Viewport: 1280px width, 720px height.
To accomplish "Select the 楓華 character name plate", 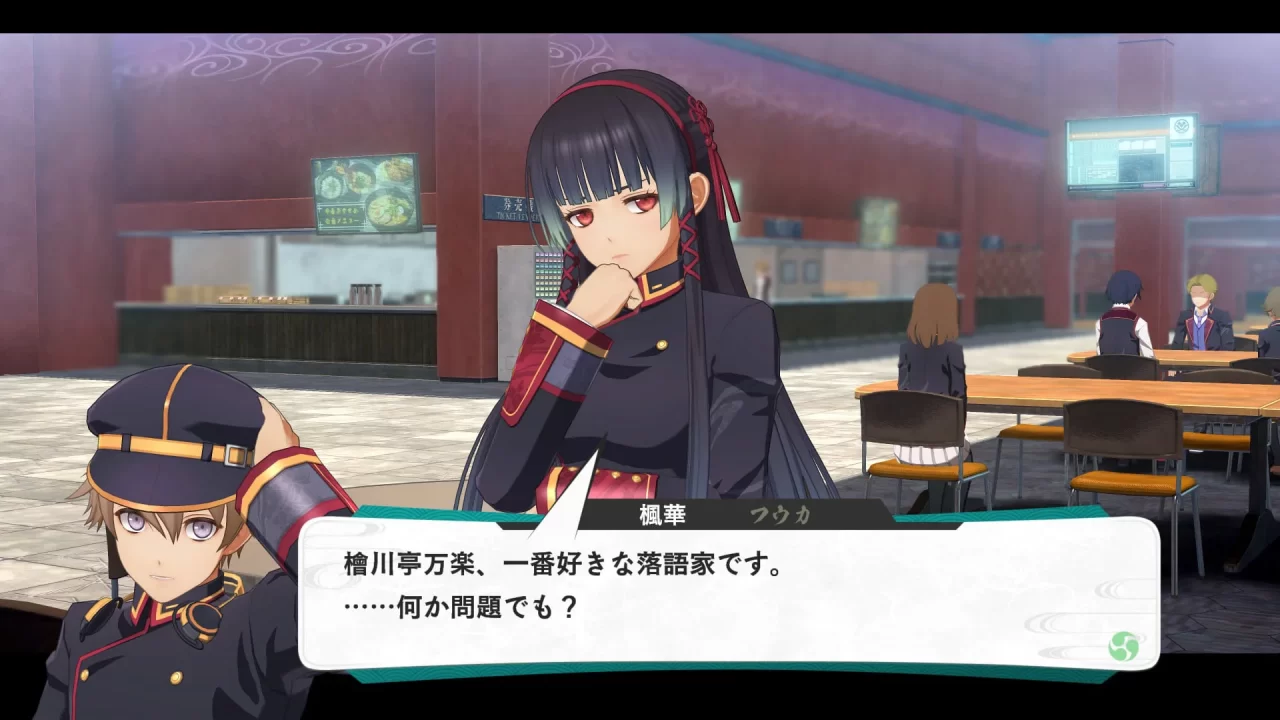I will [x=663, y=513].
